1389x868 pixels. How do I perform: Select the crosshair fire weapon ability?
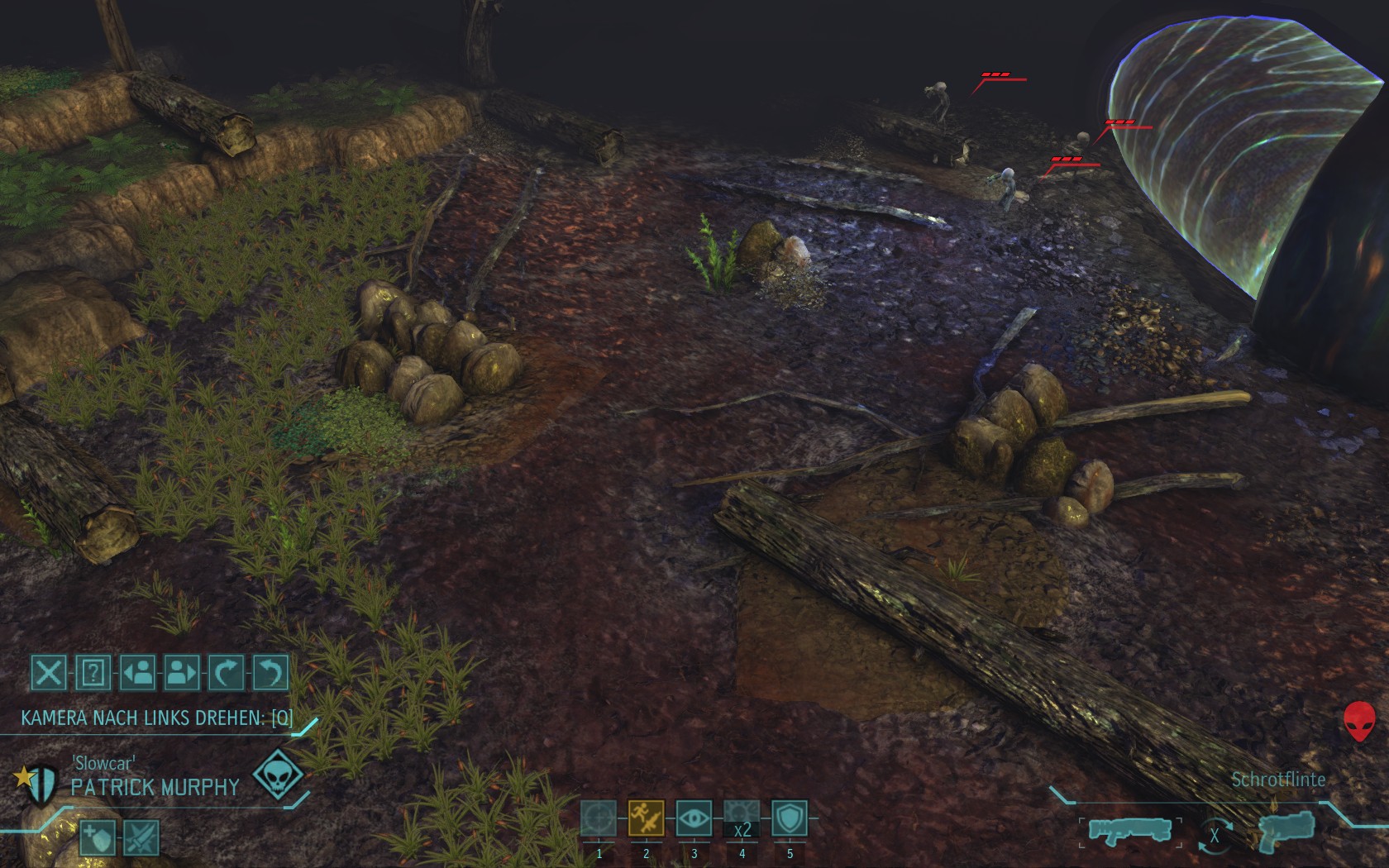click(x=599, y=819)
